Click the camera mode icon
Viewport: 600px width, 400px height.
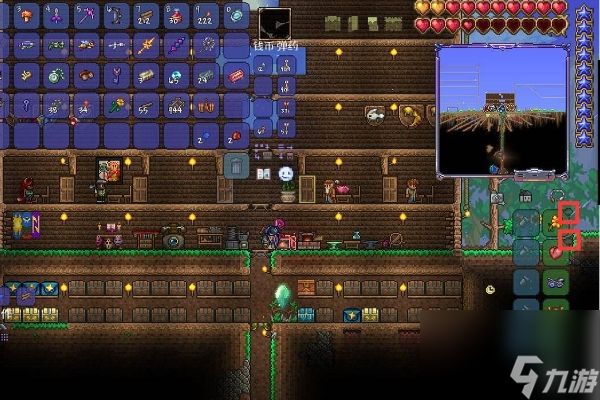tap(497, 198)
